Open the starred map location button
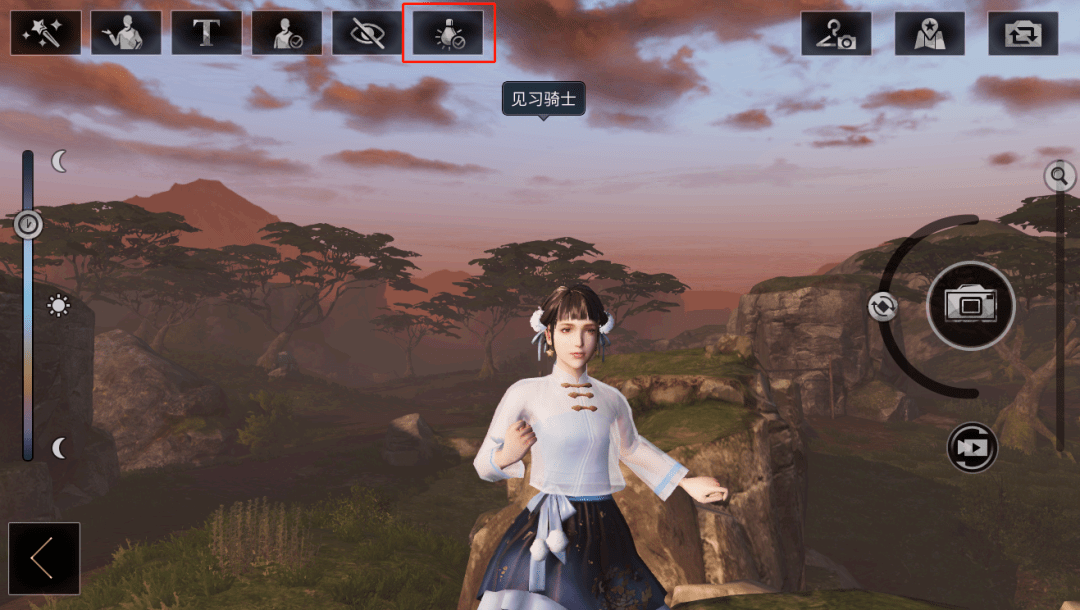Viewport: 1080px width, 610px height. tap(930, 33)
